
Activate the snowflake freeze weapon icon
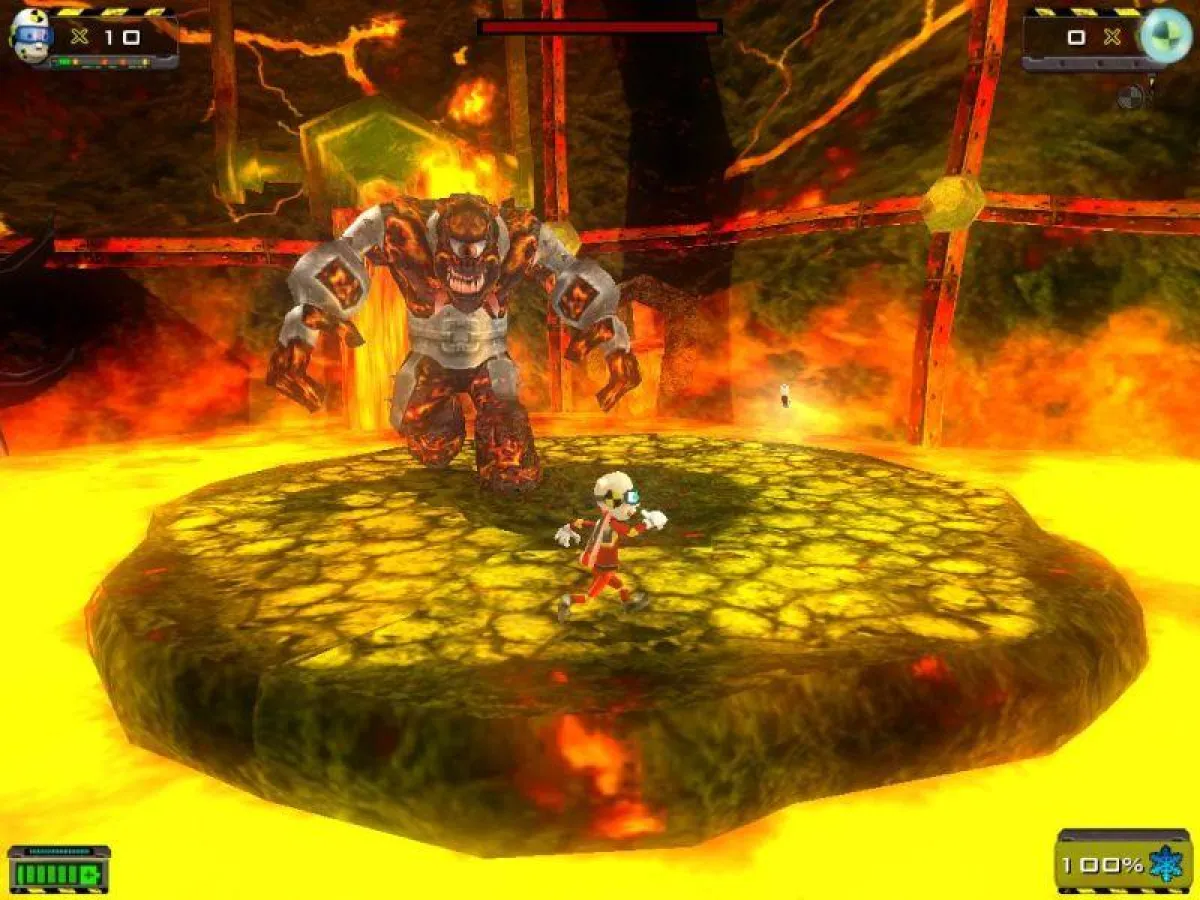[1166, 864]
